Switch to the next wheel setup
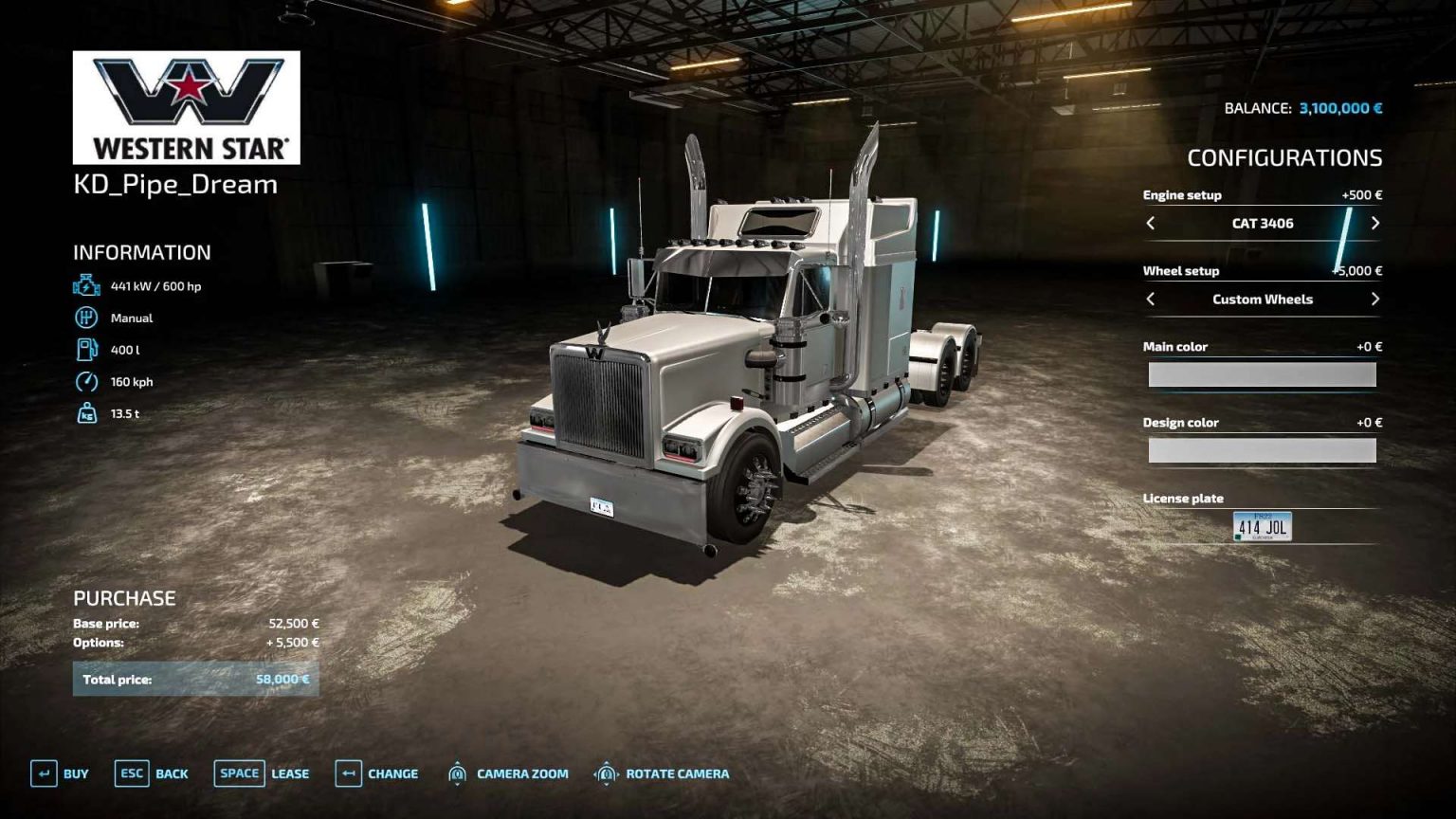The height and width of the screenshot is (819, 1456). (1375, 299)
